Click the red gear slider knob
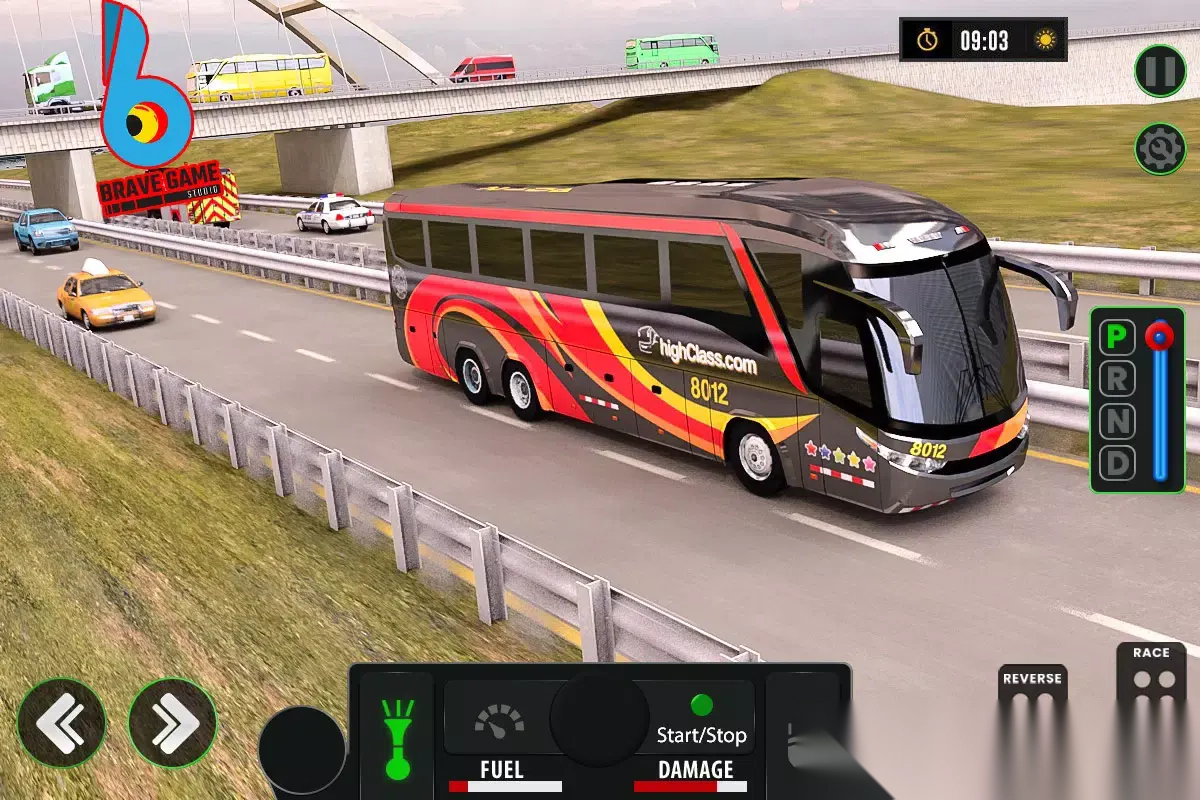Image resolution: width=1200 pixels, height=800 pixels. [x=1160, y=337]
